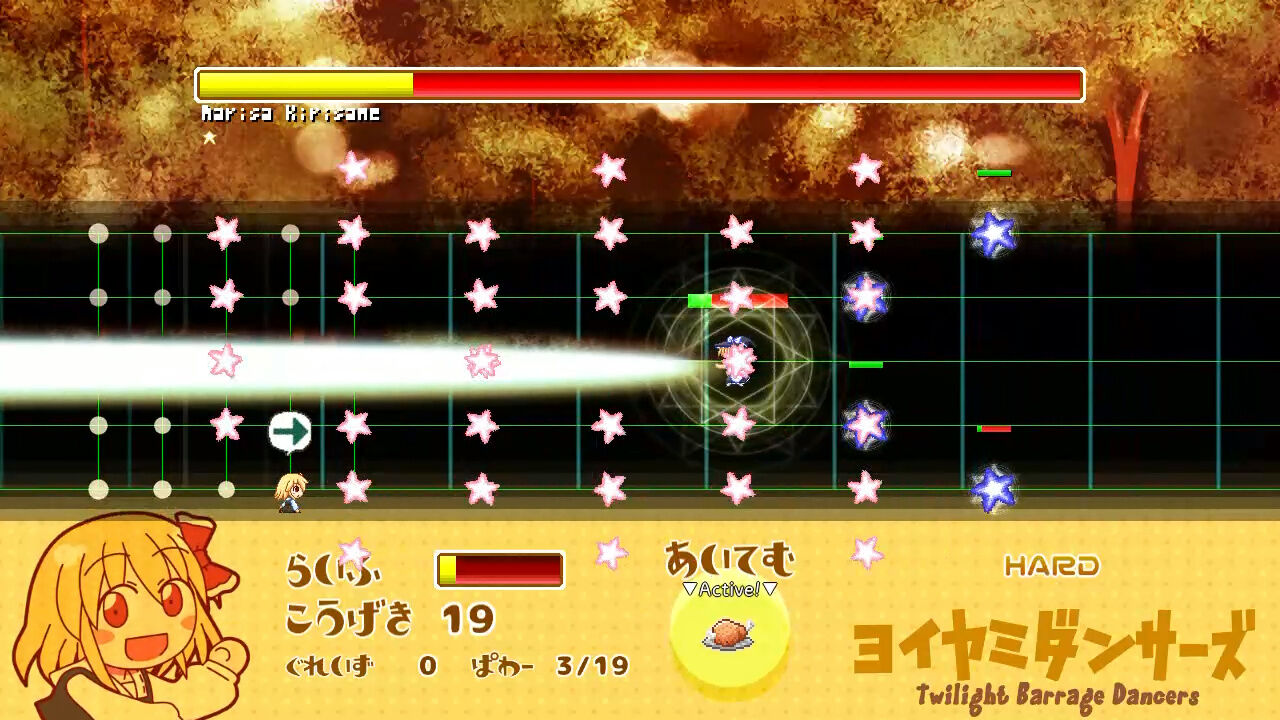The image size is (1280, 720).
Task: Click the white star above the boss bar
Action: pos(210,138)
